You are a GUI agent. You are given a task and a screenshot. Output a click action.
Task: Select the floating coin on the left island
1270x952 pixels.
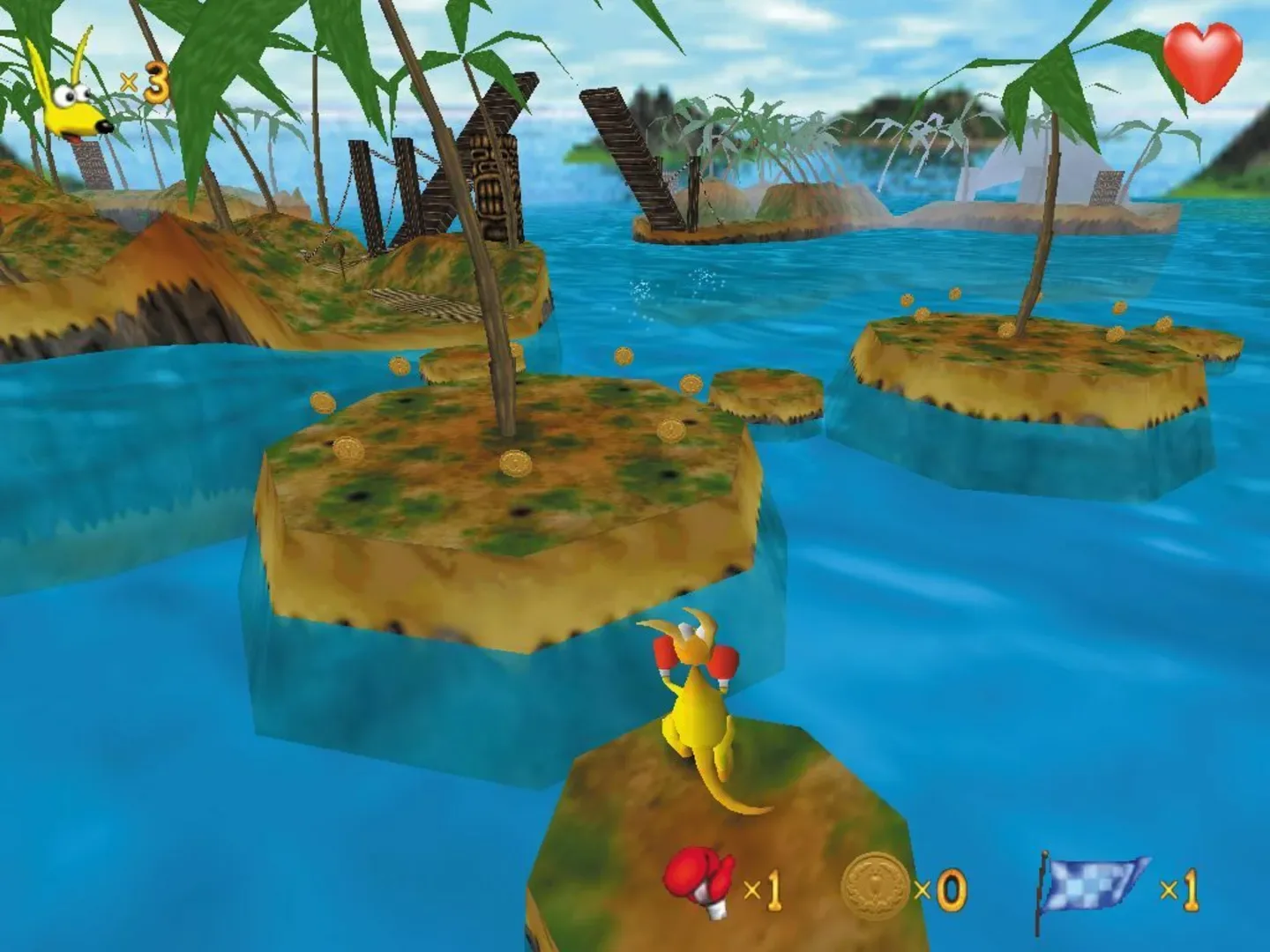(325, 404)
